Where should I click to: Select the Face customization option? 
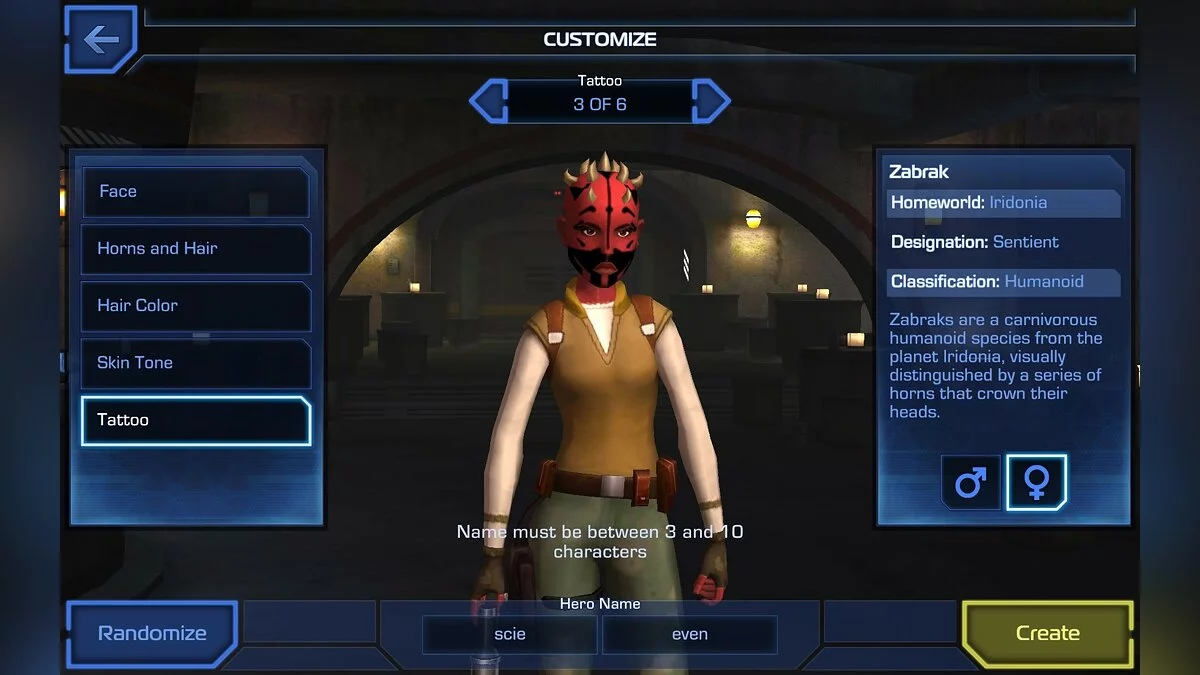point(196,192)
